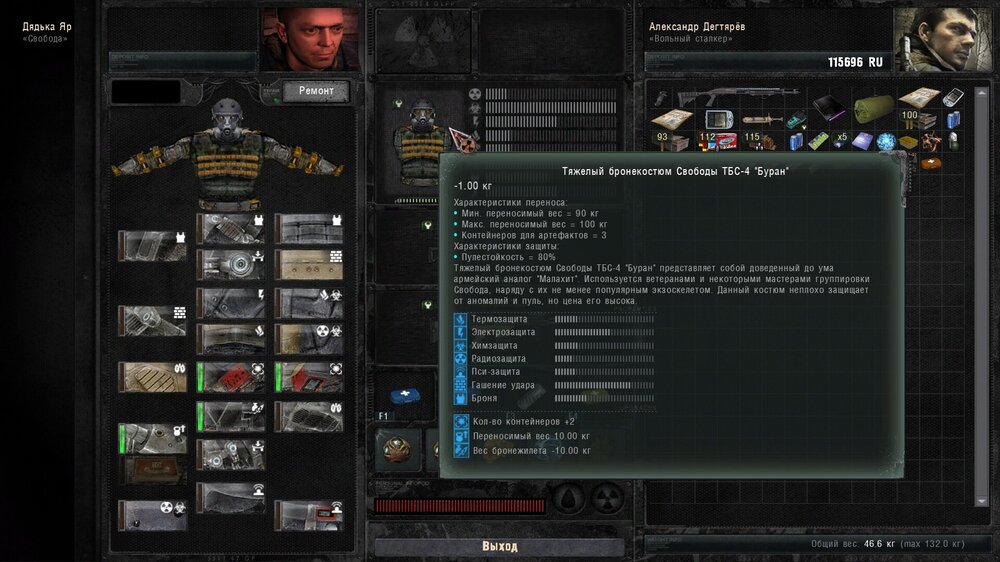
Task: Click the radiation trefoil icon beside the exit bar
Action: click(x=607, y=499)
